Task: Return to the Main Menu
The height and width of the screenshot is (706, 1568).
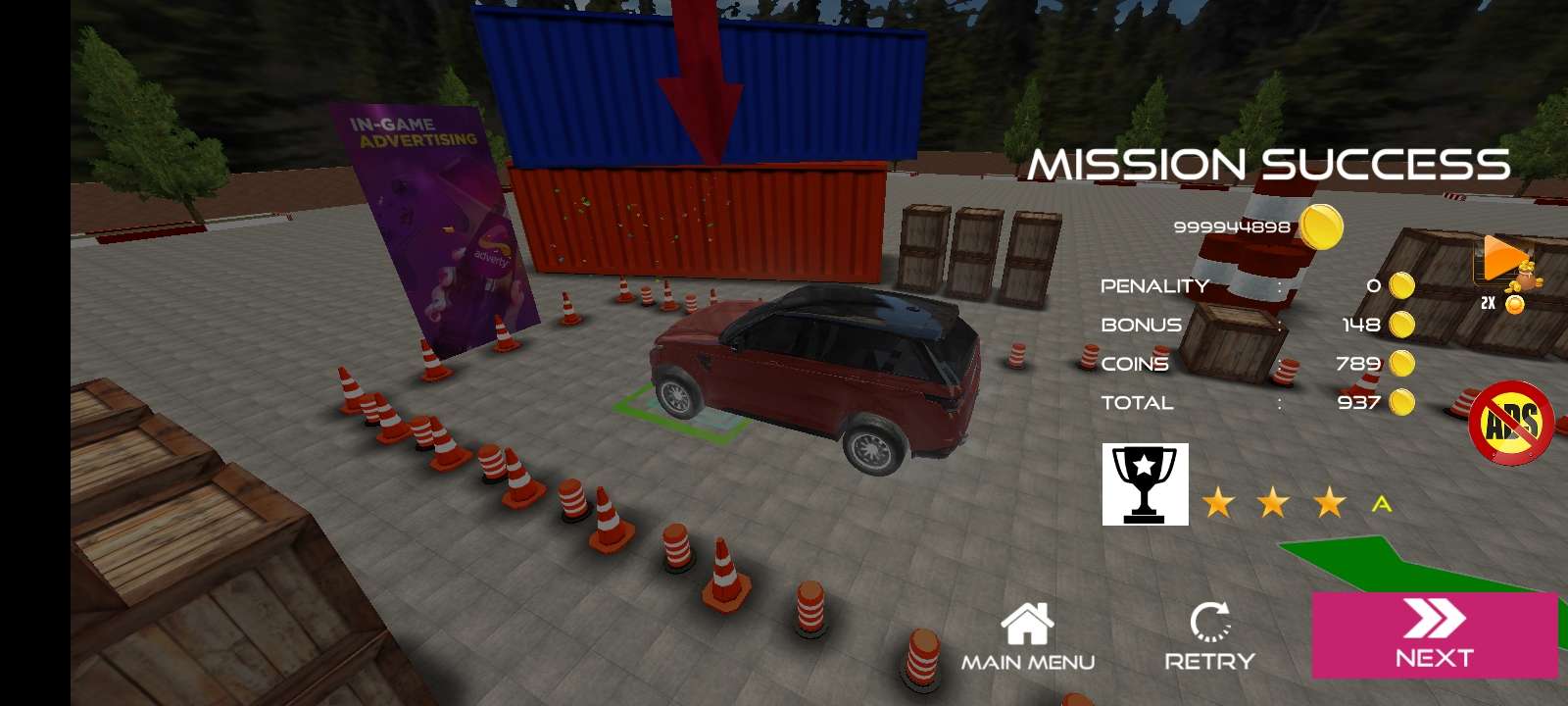Action: pos(1027,636)
